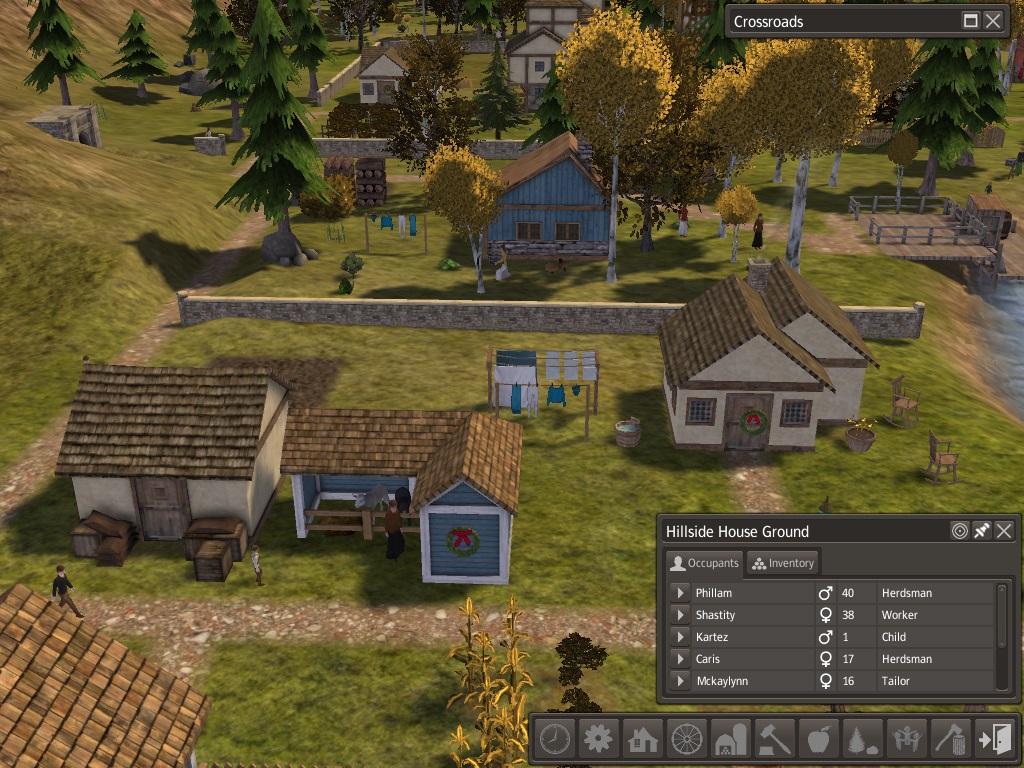This screenshot has height=768, width=1024.
Task: Switch to the Inventory tab
Action: (x=783, y=563)
